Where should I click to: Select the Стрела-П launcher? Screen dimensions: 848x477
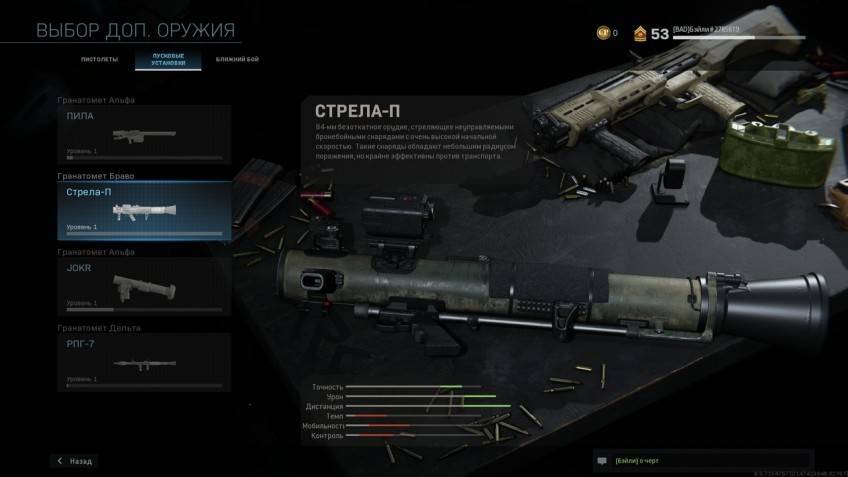[x=145, y=210]
